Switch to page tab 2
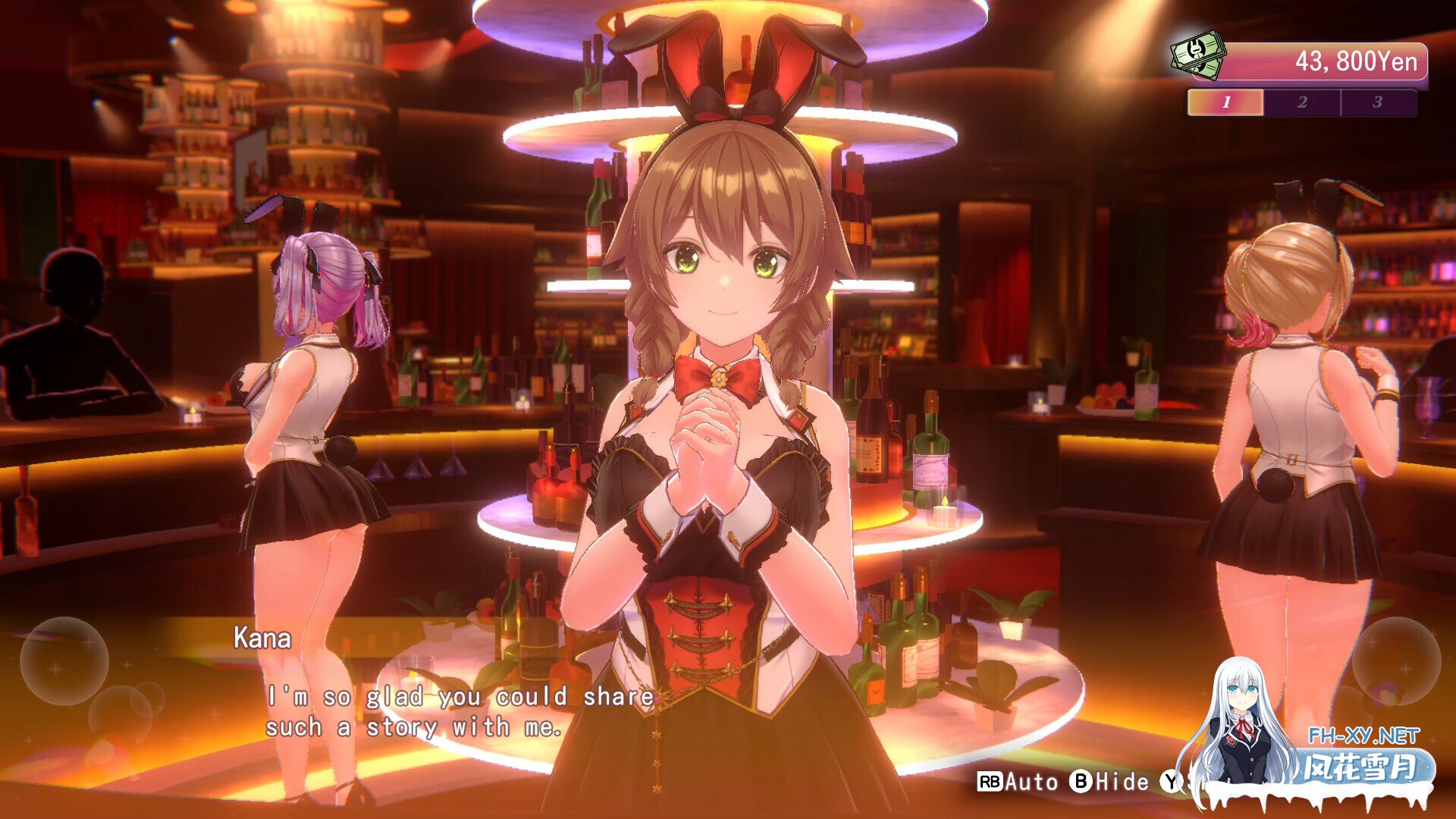This screenshot has width=1456, height=819. (x=1301, y=101)
